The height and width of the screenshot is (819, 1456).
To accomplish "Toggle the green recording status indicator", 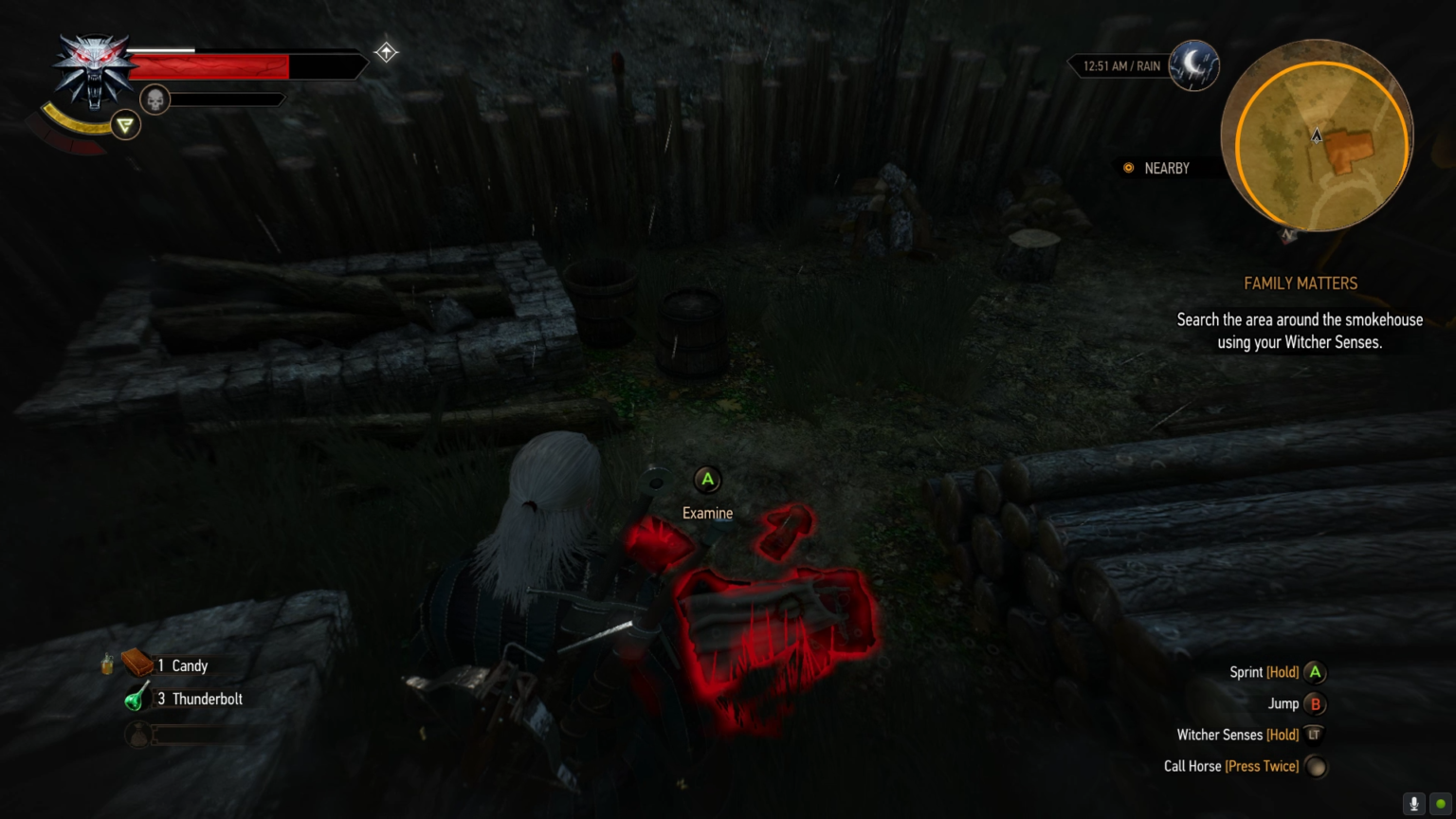I will click(1440, 803).
